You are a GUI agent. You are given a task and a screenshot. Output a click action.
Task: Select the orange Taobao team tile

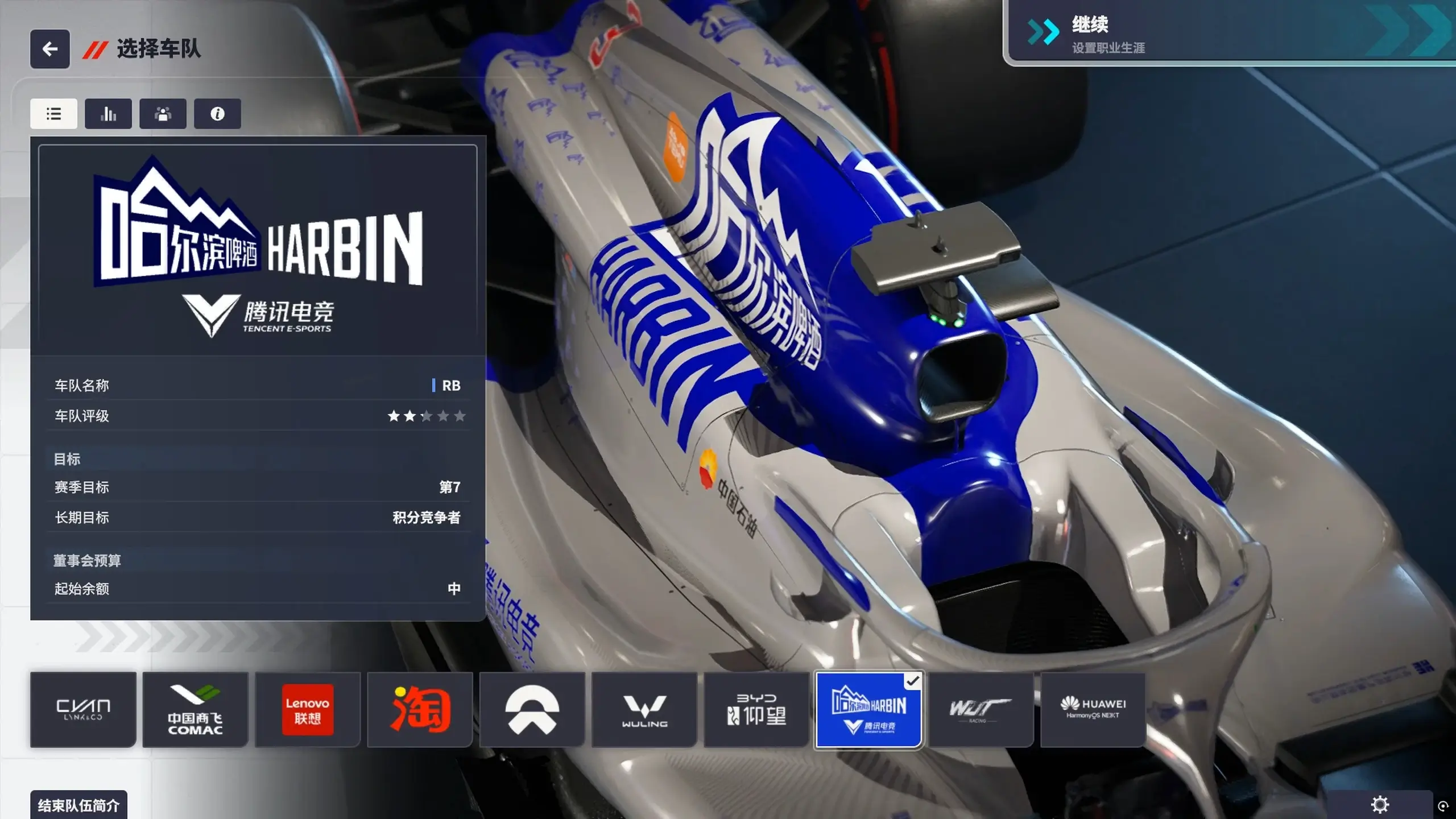pos(420,709)
